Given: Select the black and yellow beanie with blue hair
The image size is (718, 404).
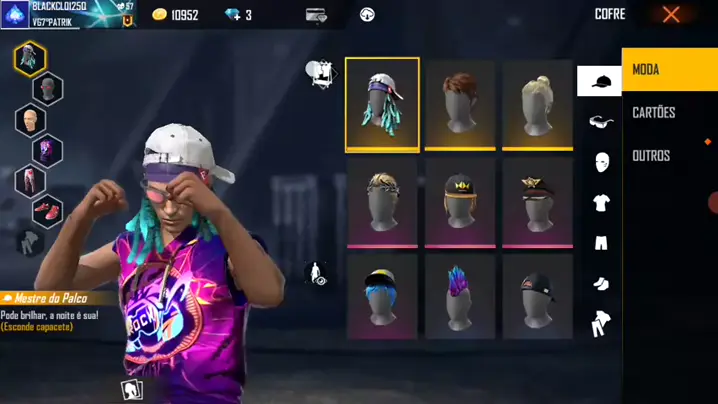Looking at the screenshot, I should pos(382,296).
